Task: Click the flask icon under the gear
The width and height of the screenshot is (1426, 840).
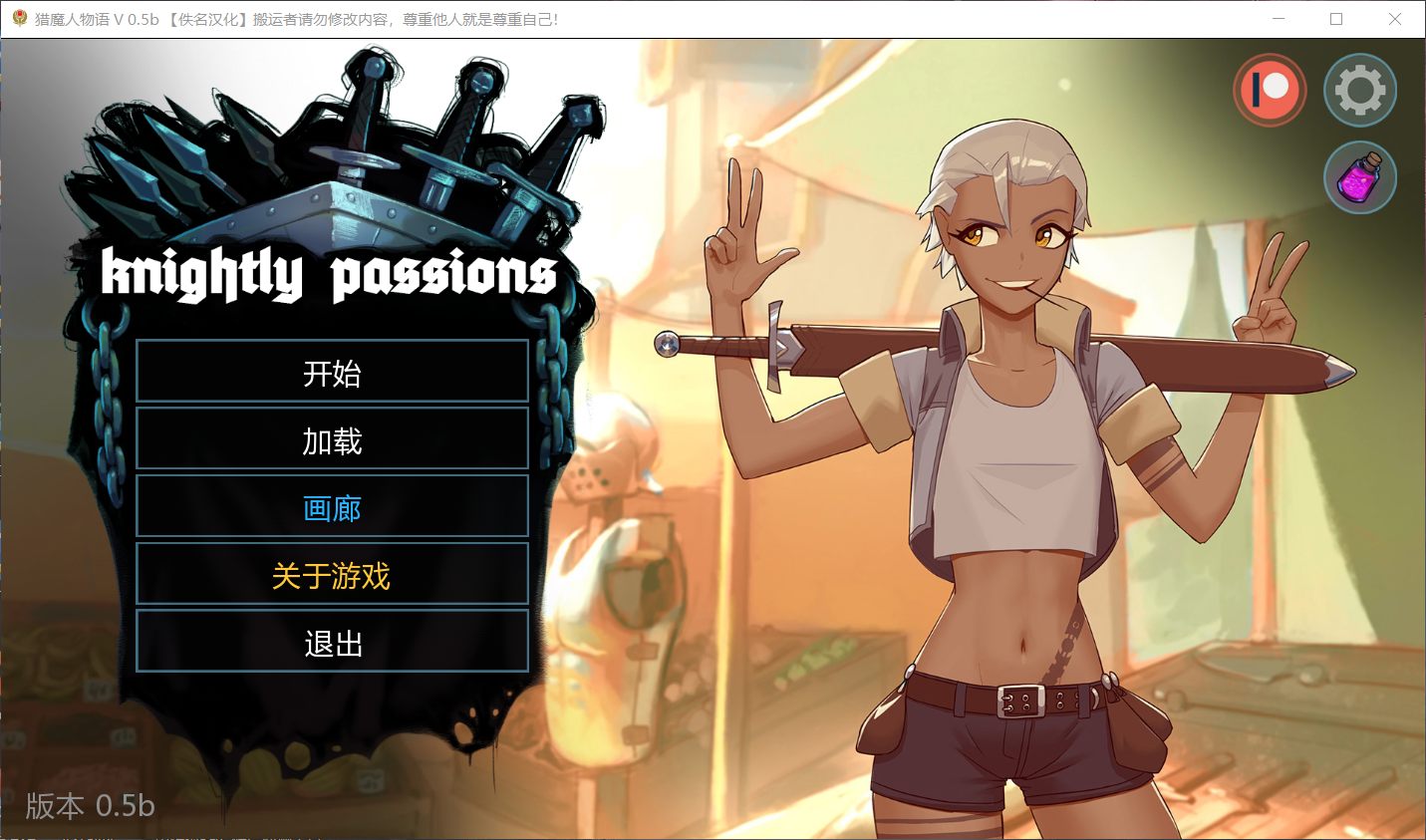Action: click(1361, 177)
